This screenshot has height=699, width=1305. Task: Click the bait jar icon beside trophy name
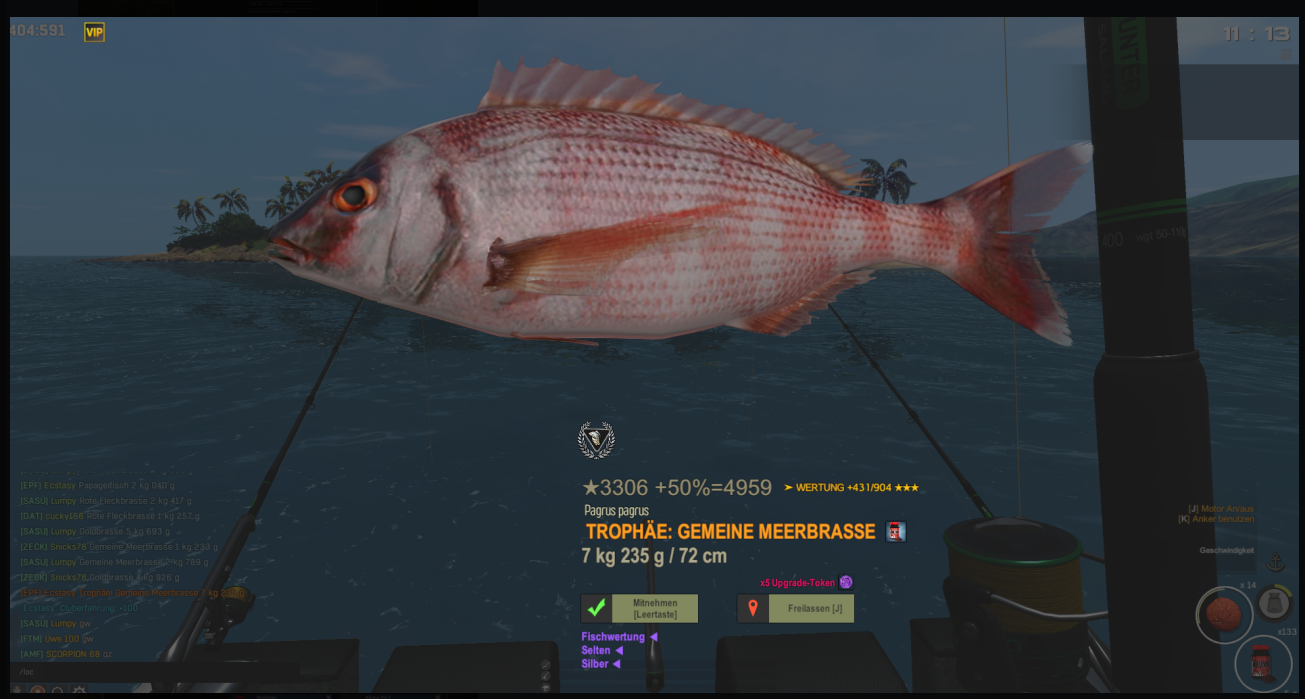tap(896, 532)
